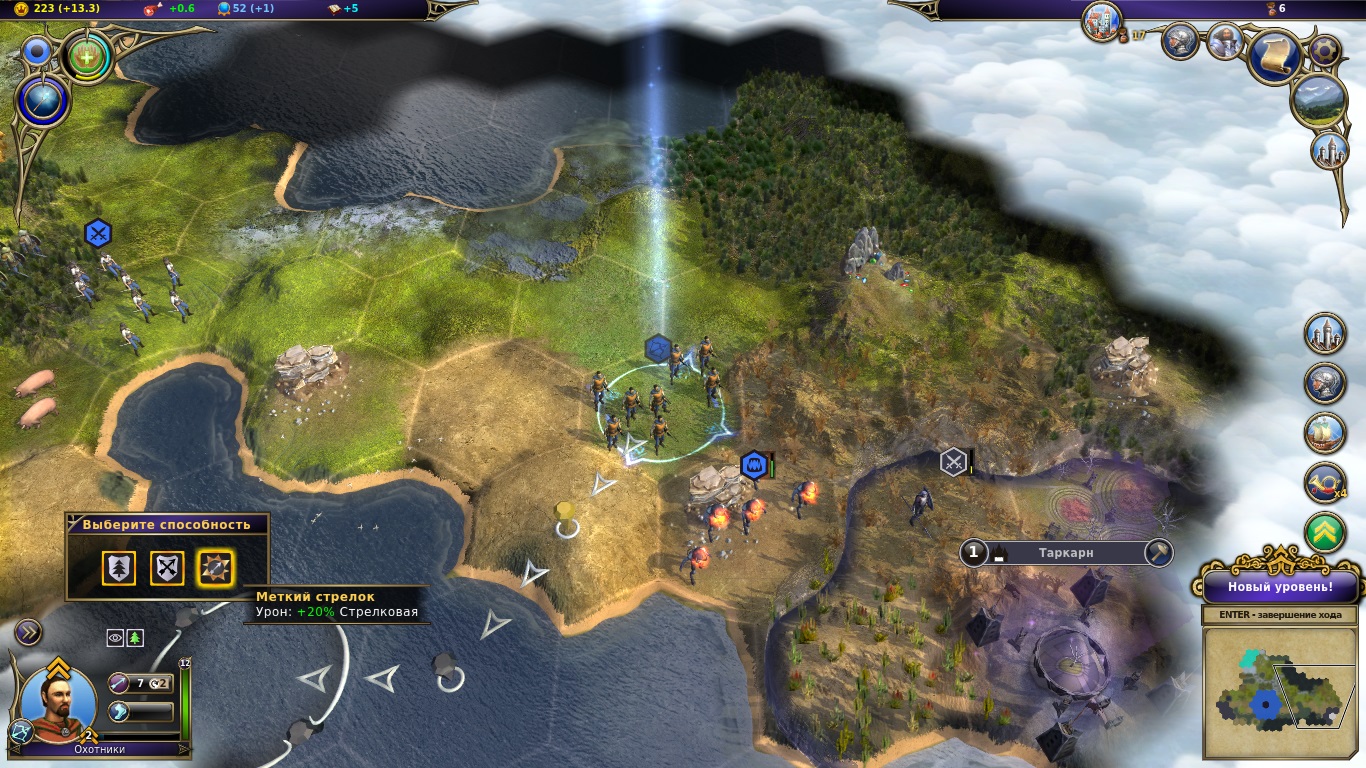Click the Новый уровень! button

(1279, 586)
